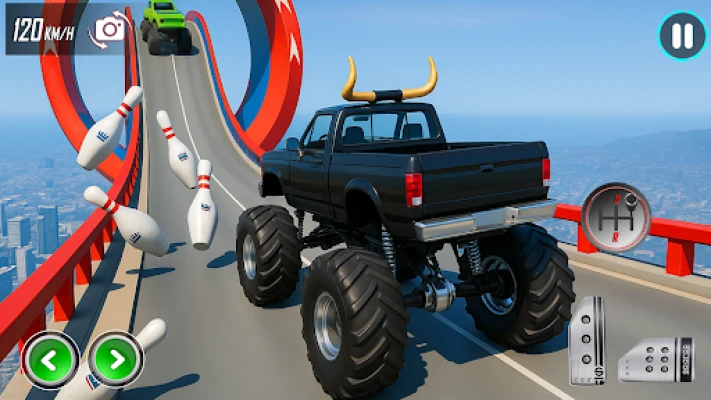Pause the game with the pause button
The image size is (711, 400).
click(x=682, y=37)
